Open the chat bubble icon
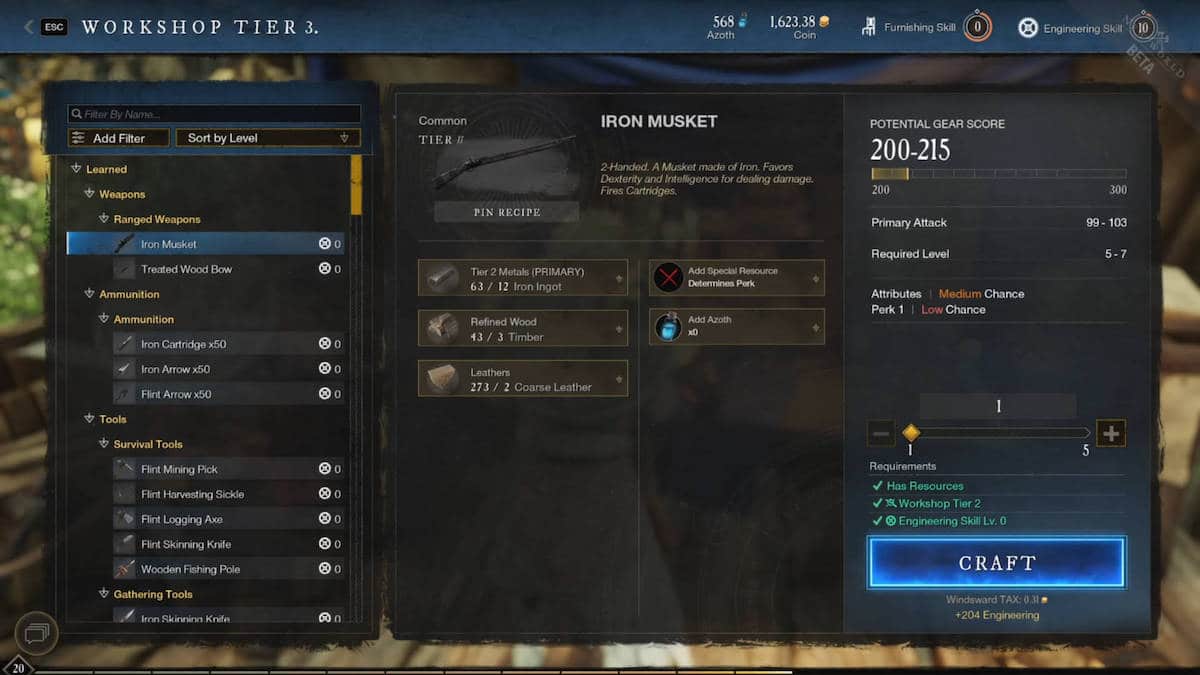 (x=36, y=633)
